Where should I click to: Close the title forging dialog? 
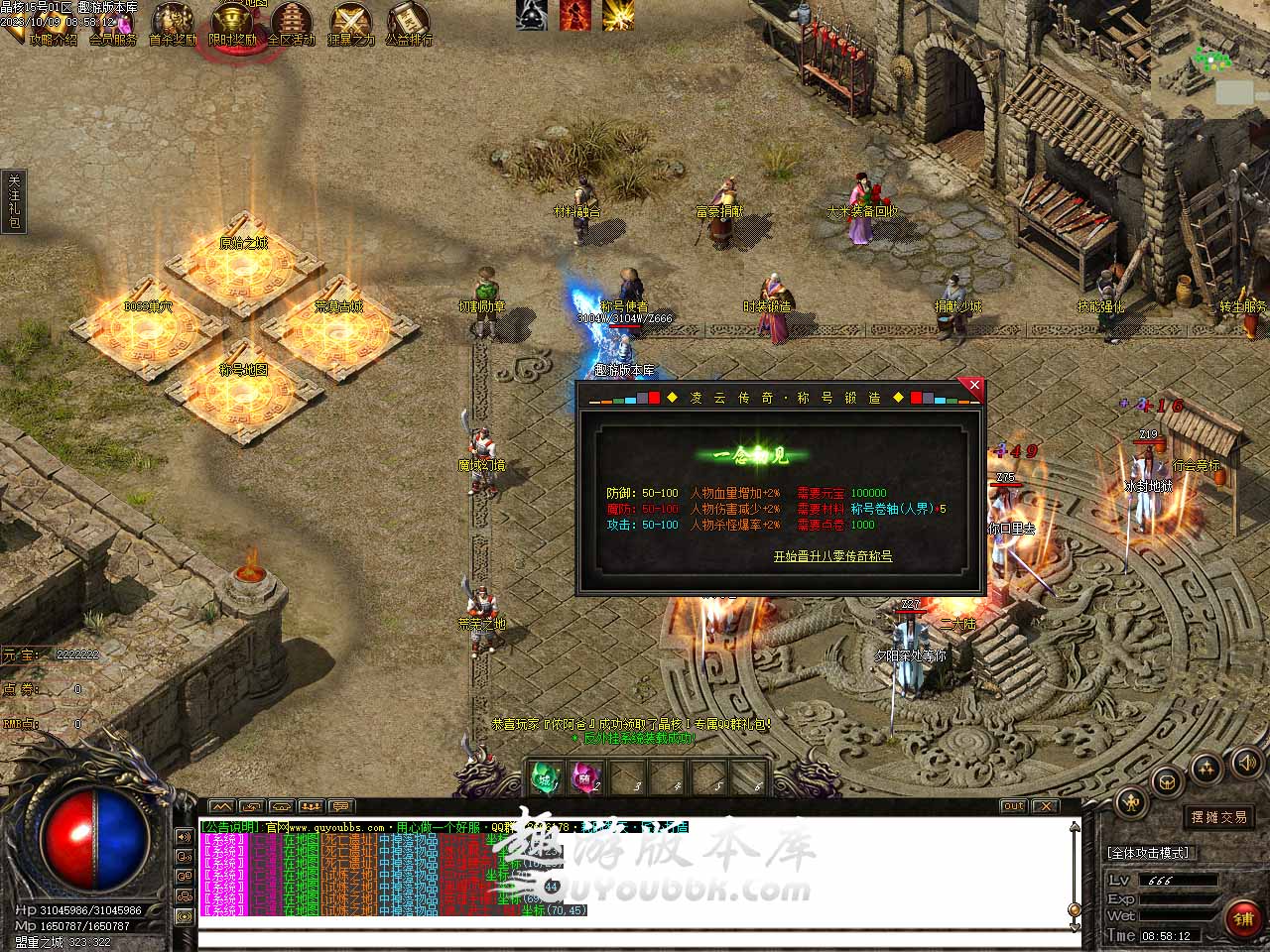pyautogui.click(x=973, y=386)
